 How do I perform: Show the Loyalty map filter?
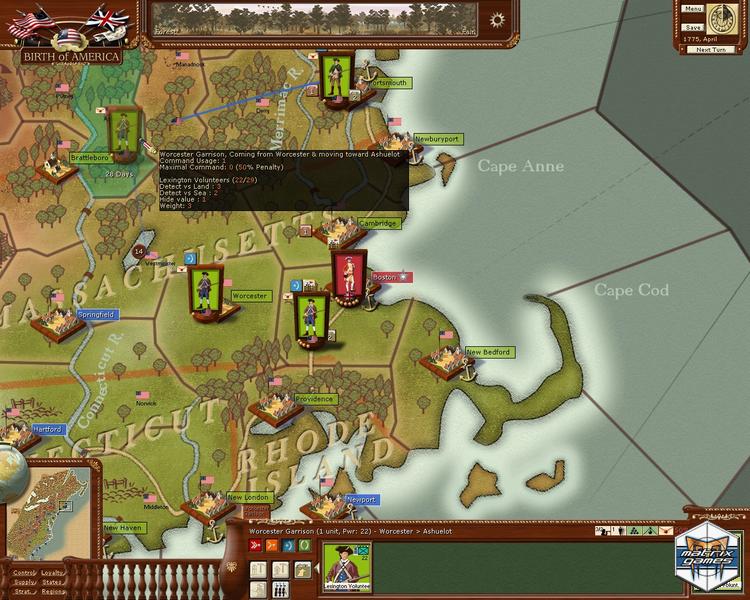[53, 573]
